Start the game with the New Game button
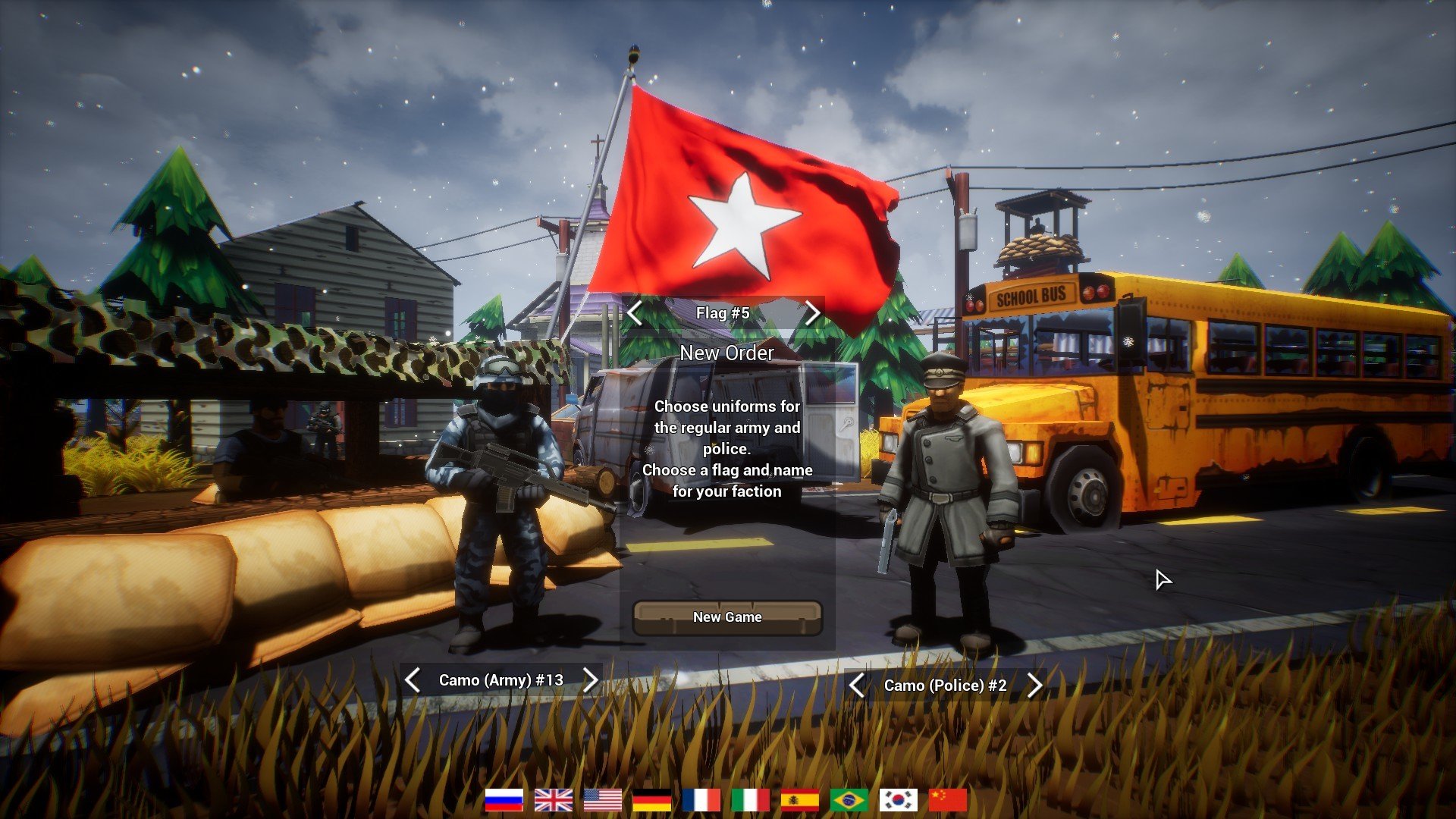Screen dimensions: 1456x819 (x=727, y=617)
